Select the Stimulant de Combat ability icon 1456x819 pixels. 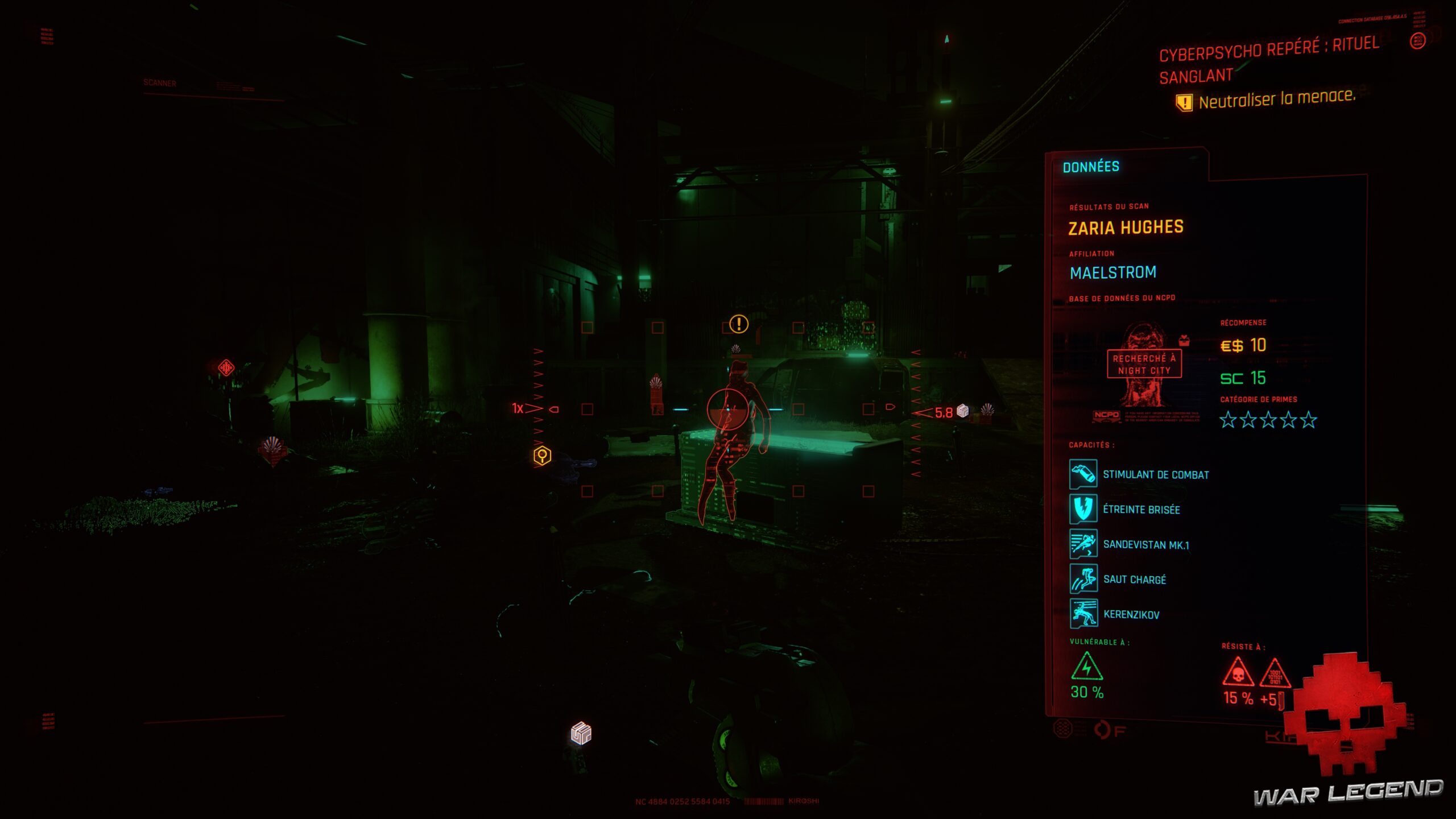click(1083, 473)
